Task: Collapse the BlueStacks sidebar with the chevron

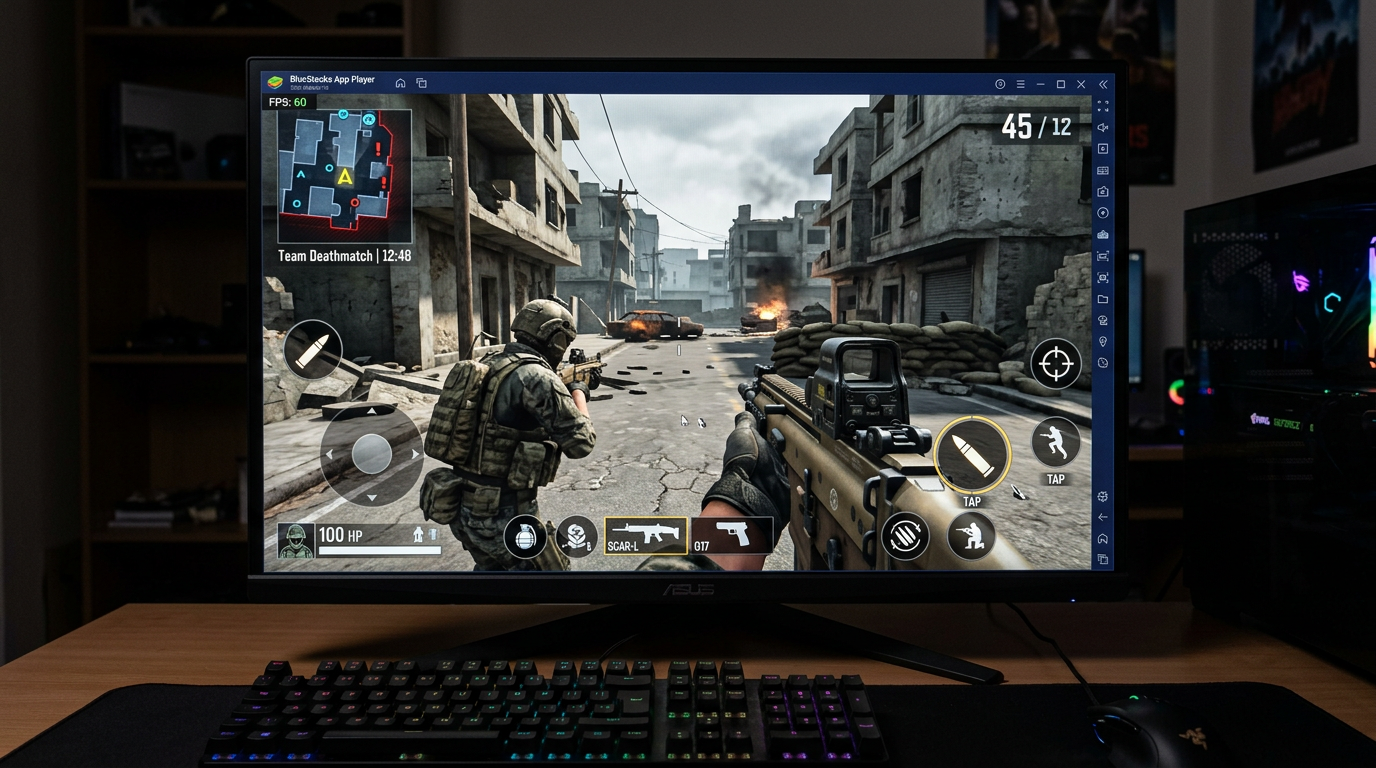Action: tap(1101, 84)
